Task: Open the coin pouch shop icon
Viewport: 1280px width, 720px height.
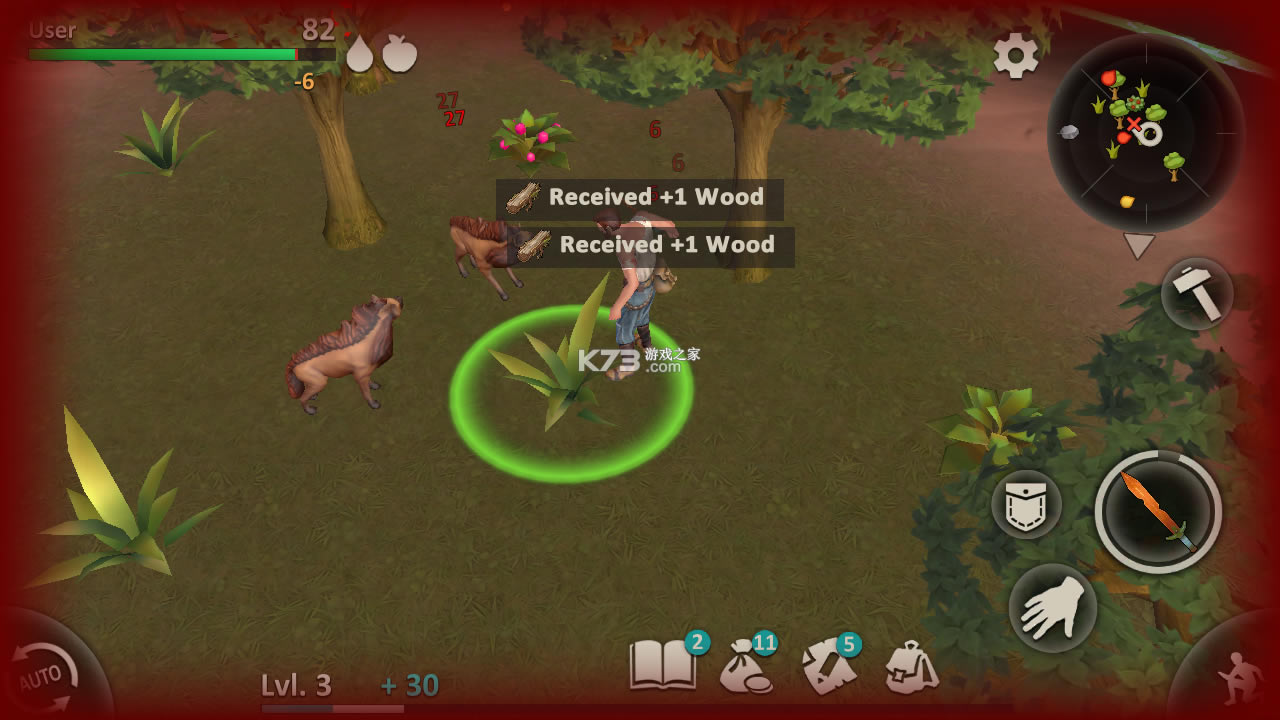Action: click(x=745, y=666)
